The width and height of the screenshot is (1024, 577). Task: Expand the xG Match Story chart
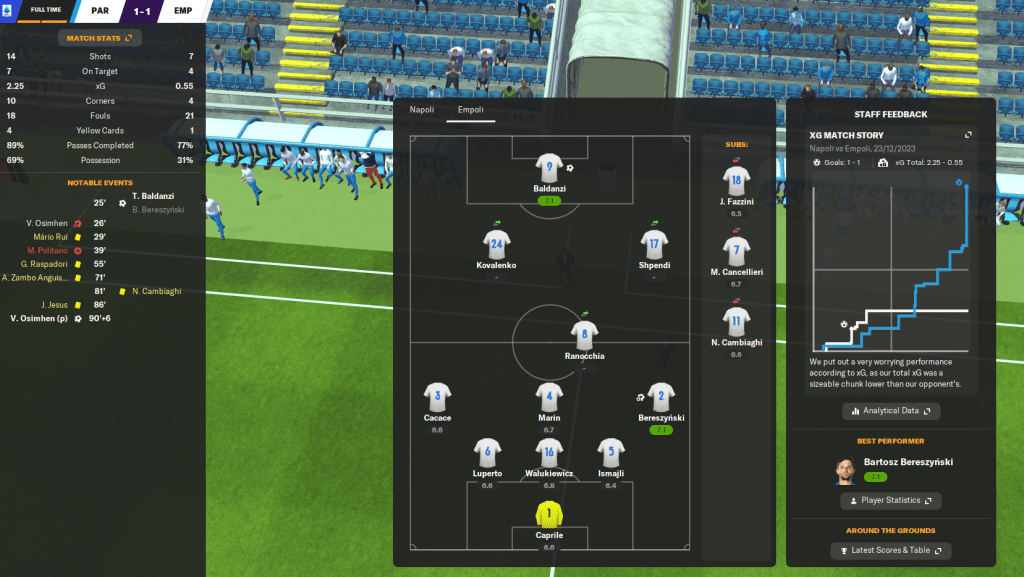click(967, 135)
